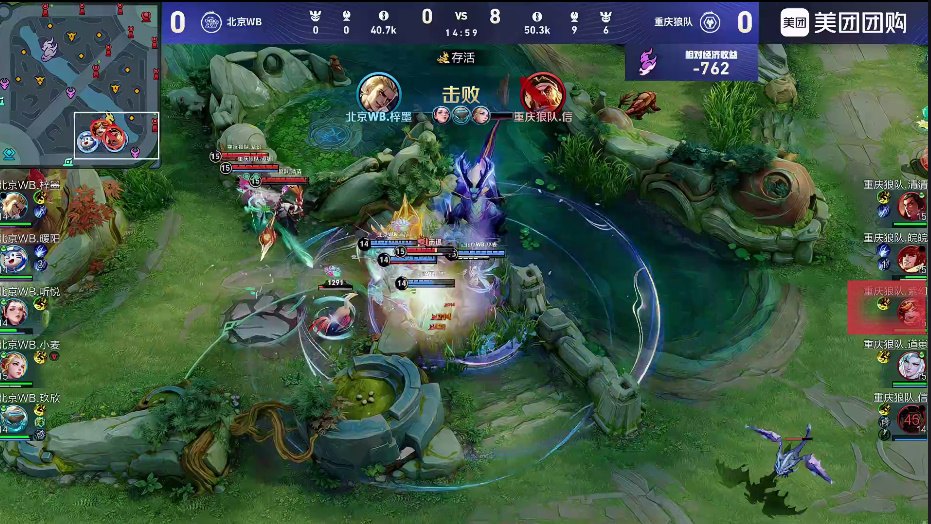Select 北京WB.小麦 player portrait

[x=14, y=364]
